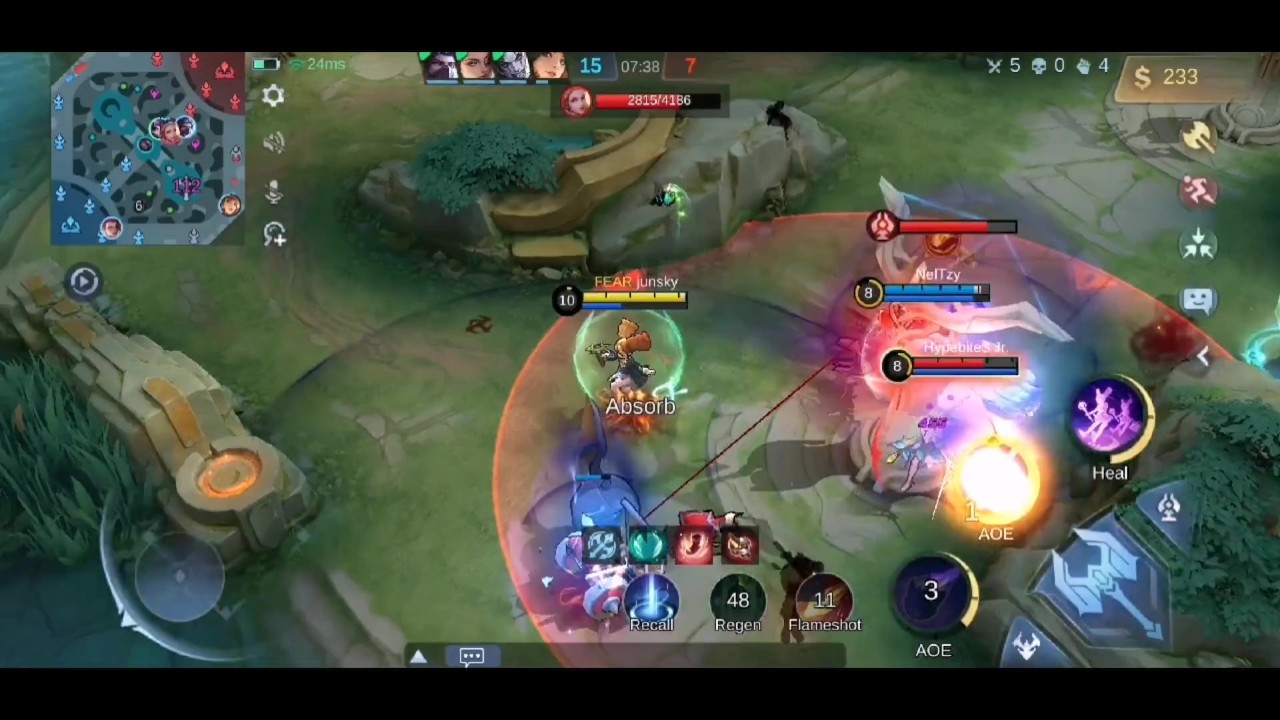Viewport: 1280px width, 720px height.
Task: Send the running man retreat signal
Action: click(x=1198, y=191)
